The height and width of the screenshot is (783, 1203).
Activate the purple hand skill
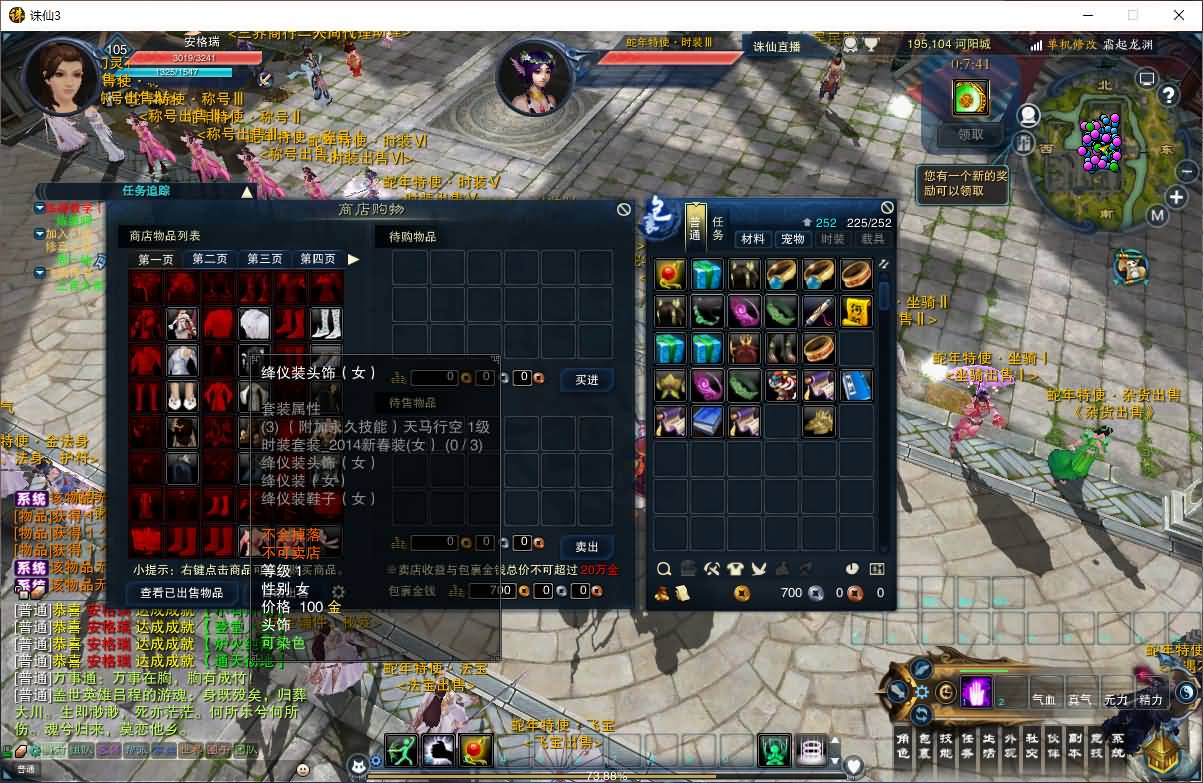(x=976, y=692)
